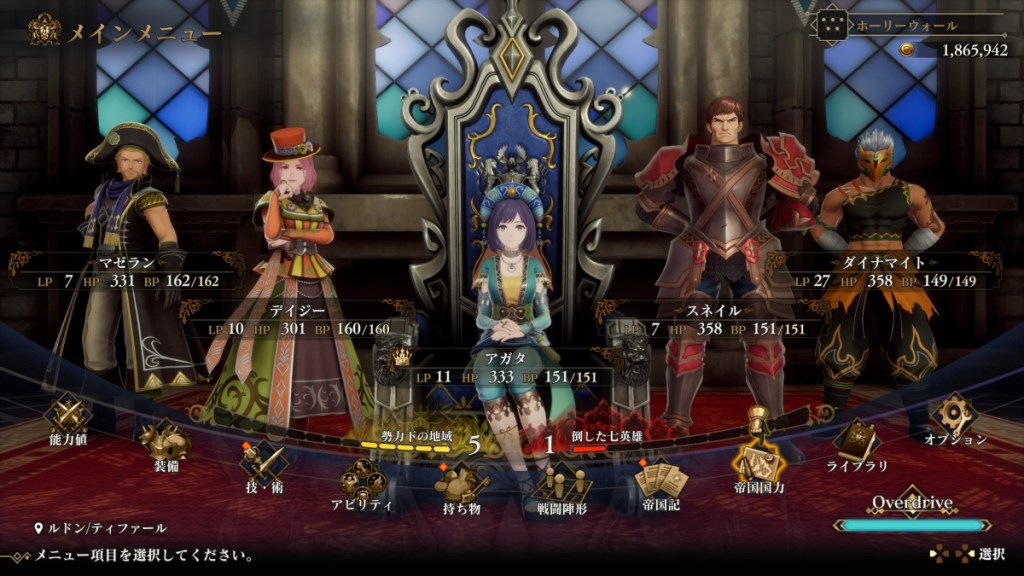Select party member マゼラン's status panel
Viewport: 1024px width, 576px height.
[127, 272]
